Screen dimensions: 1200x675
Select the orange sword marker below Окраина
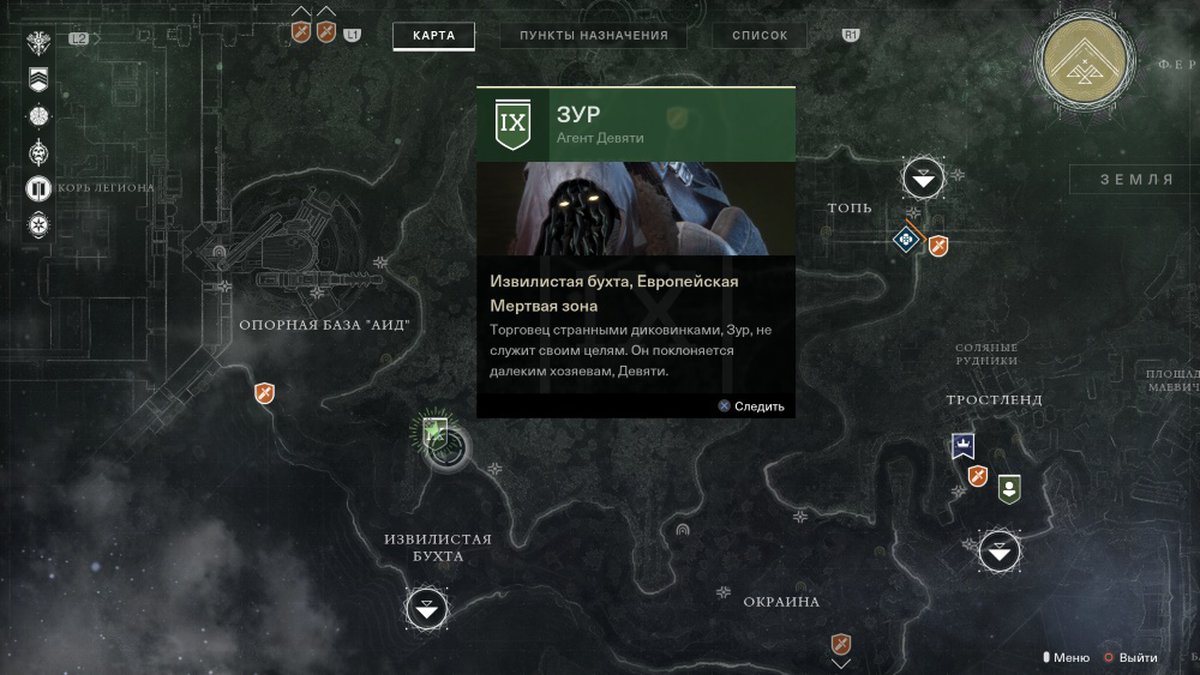(x=841, y=644)
